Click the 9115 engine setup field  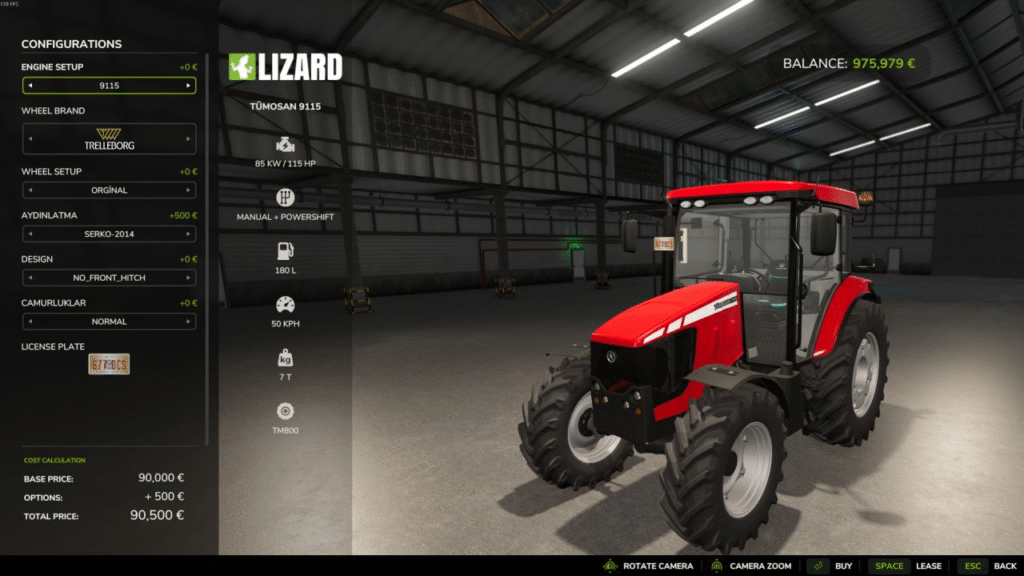pos(109,86)
